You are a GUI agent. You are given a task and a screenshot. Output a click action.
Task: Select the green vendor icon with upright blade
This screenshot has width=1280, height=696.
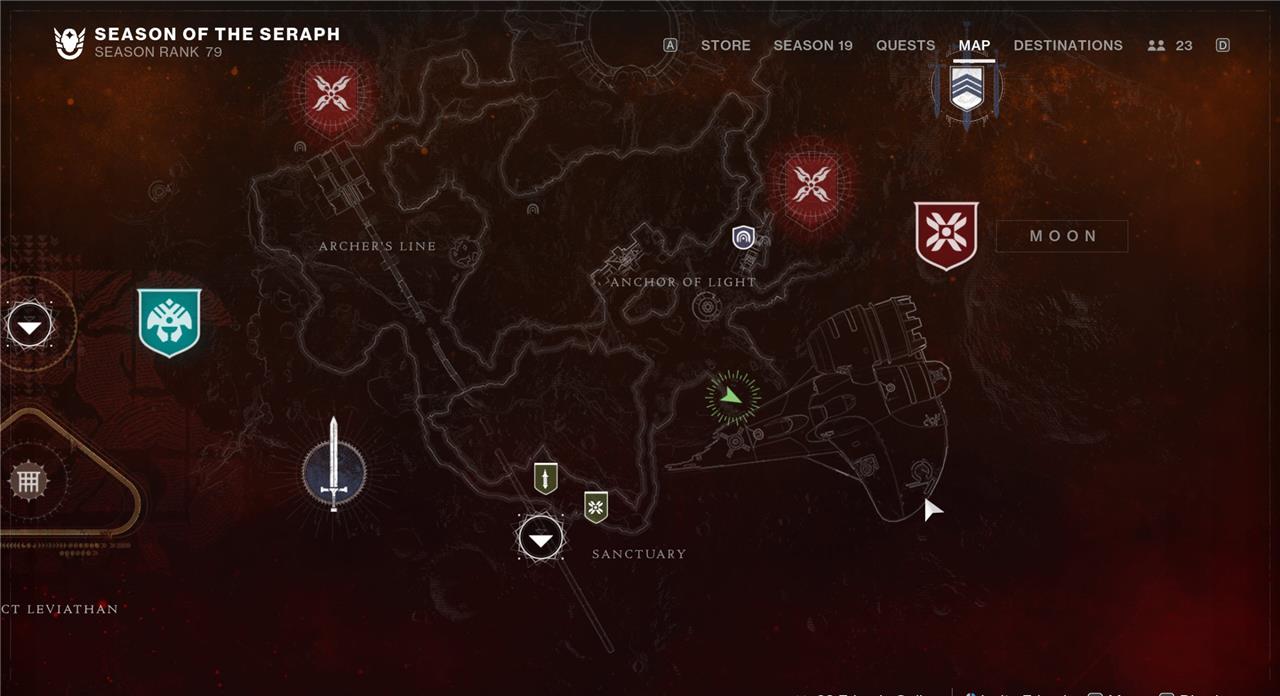(545, 478)
